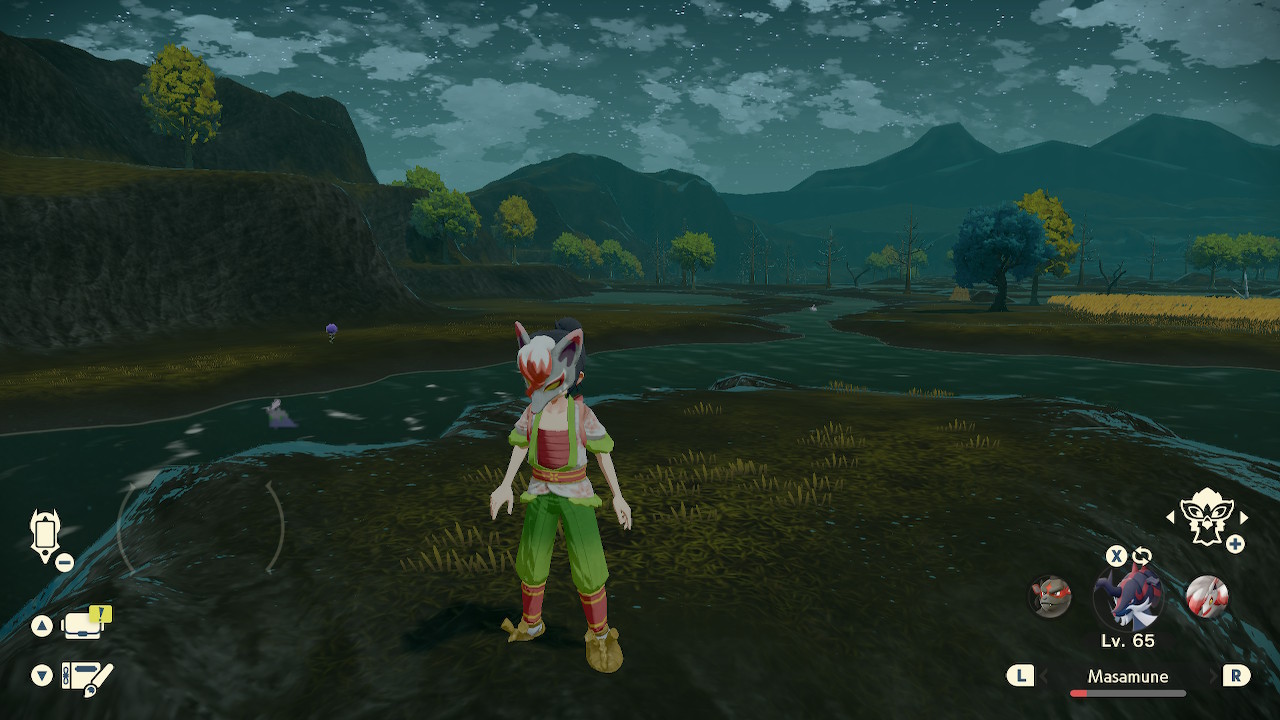This screenshot has height=720, width=1280.
Task: Open the Arc Phone map icon
Action: [x=46, y=533]
